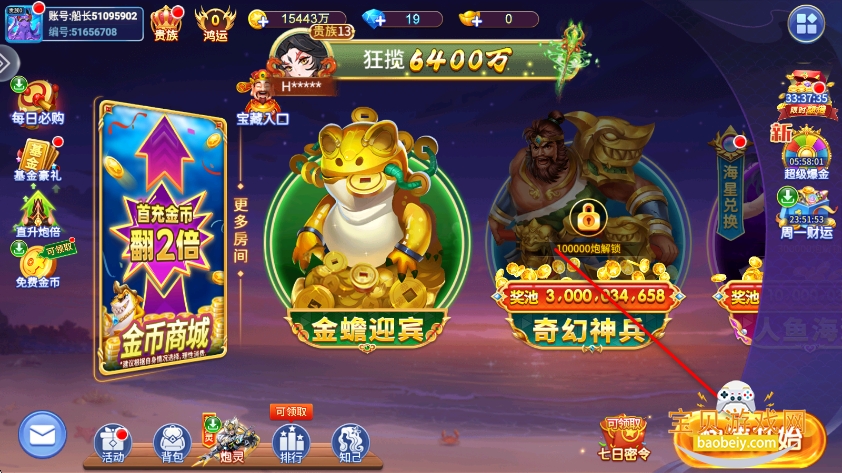Open the 每日必购 daily purchase offer
The height and width of the screenshot is (473, 842).
[37, 100]
